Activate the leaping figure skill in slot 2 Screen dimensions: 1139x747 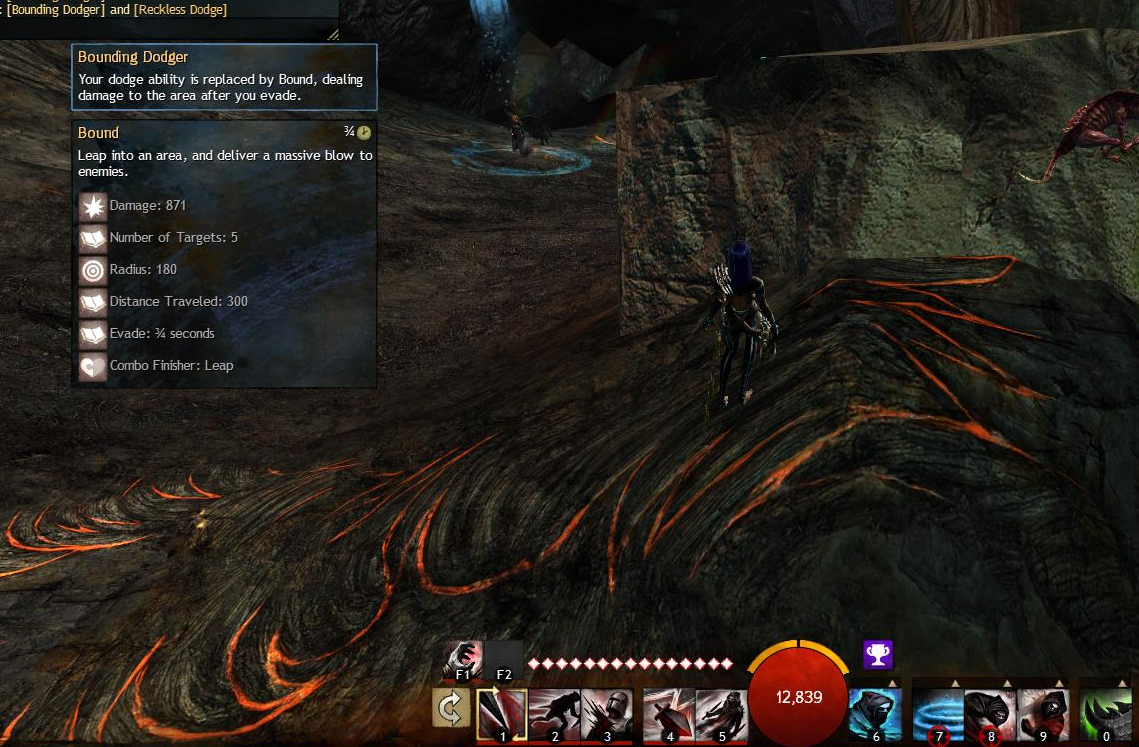point(554,713)
